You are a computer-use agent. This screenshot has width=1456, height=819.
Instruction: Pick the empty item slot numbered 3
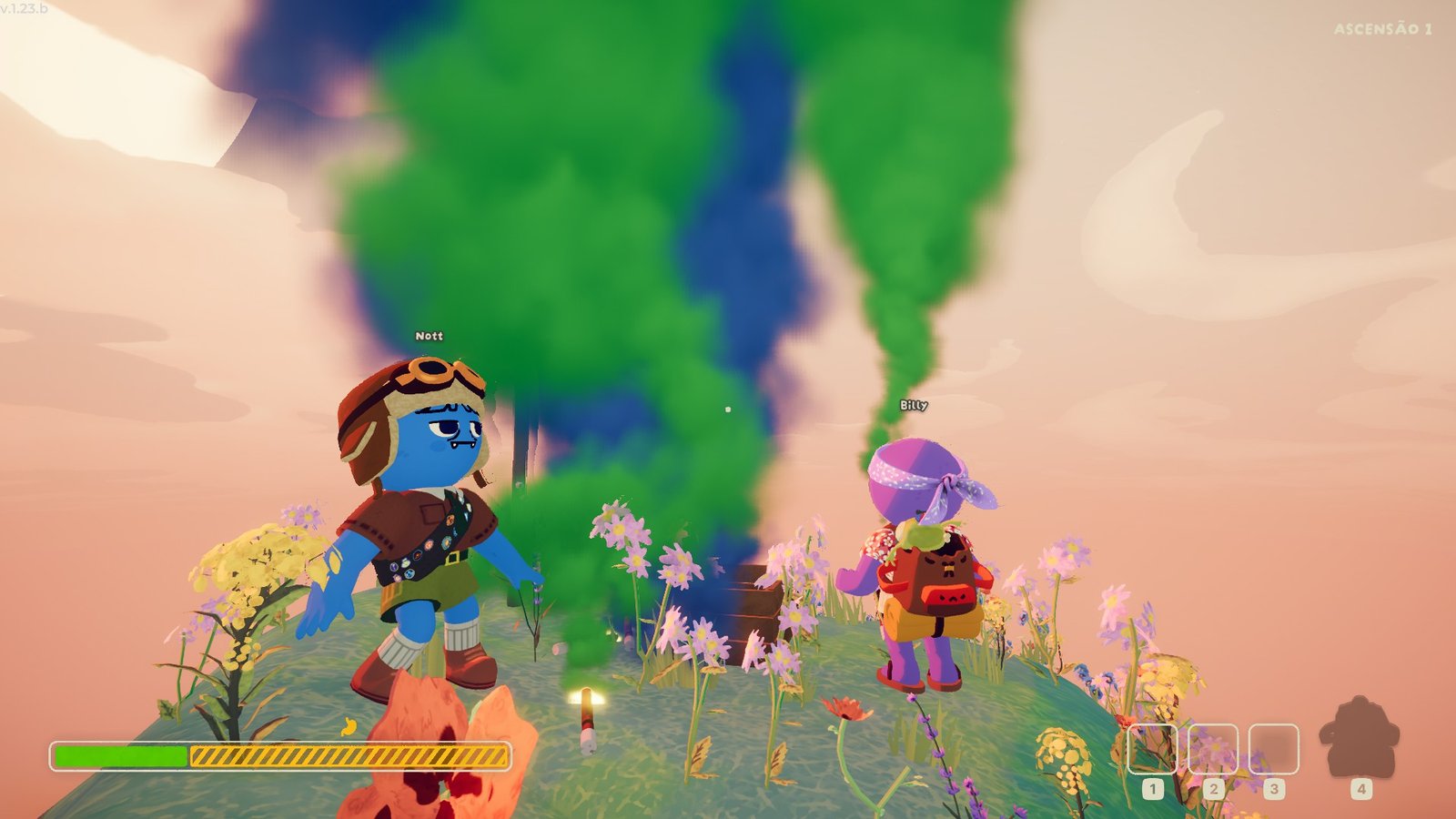pyautogui.click(x=1273, y=748)
